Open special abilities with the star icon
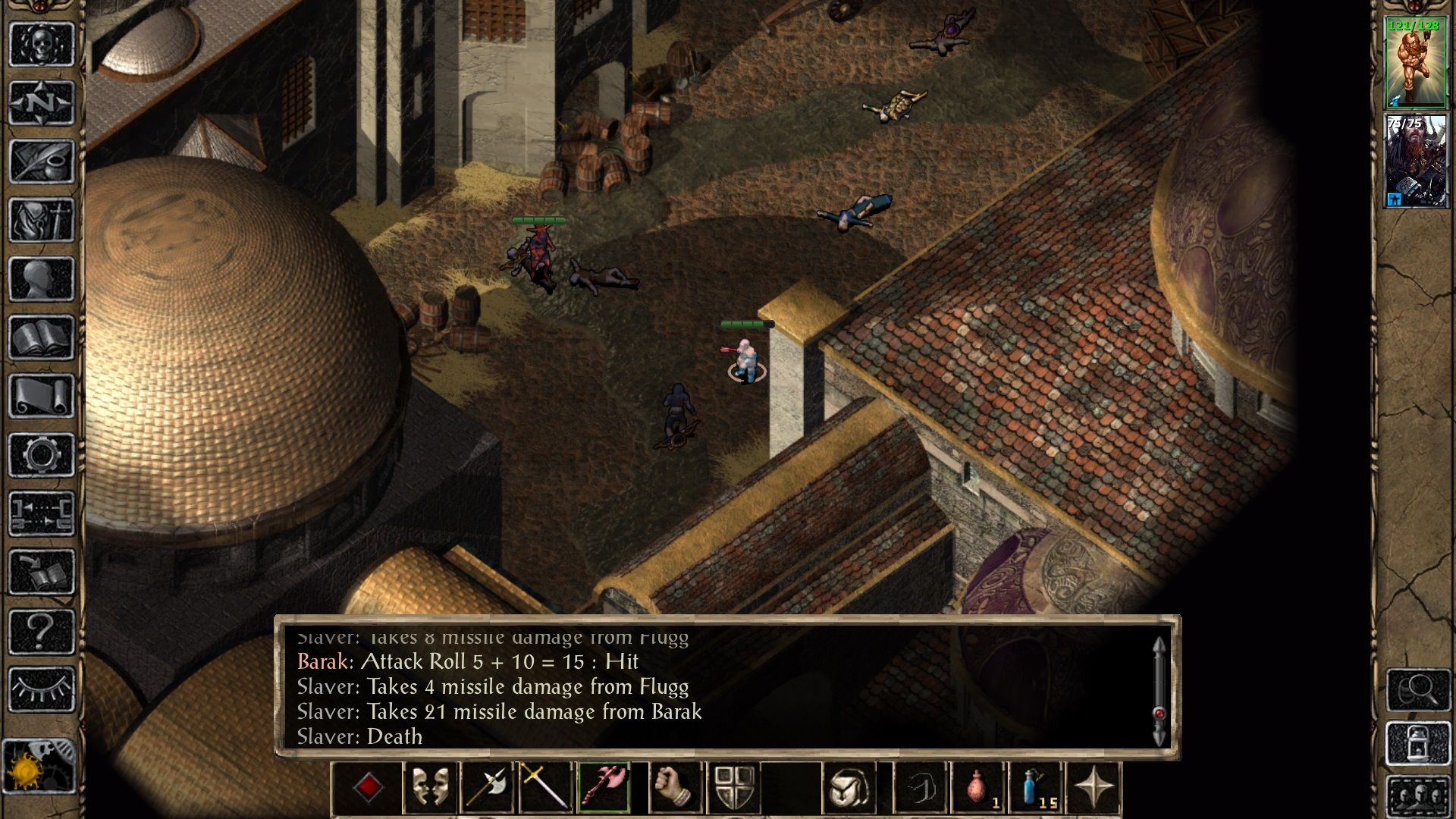Screen dimensions: 1456x819 pos(1093,788)
